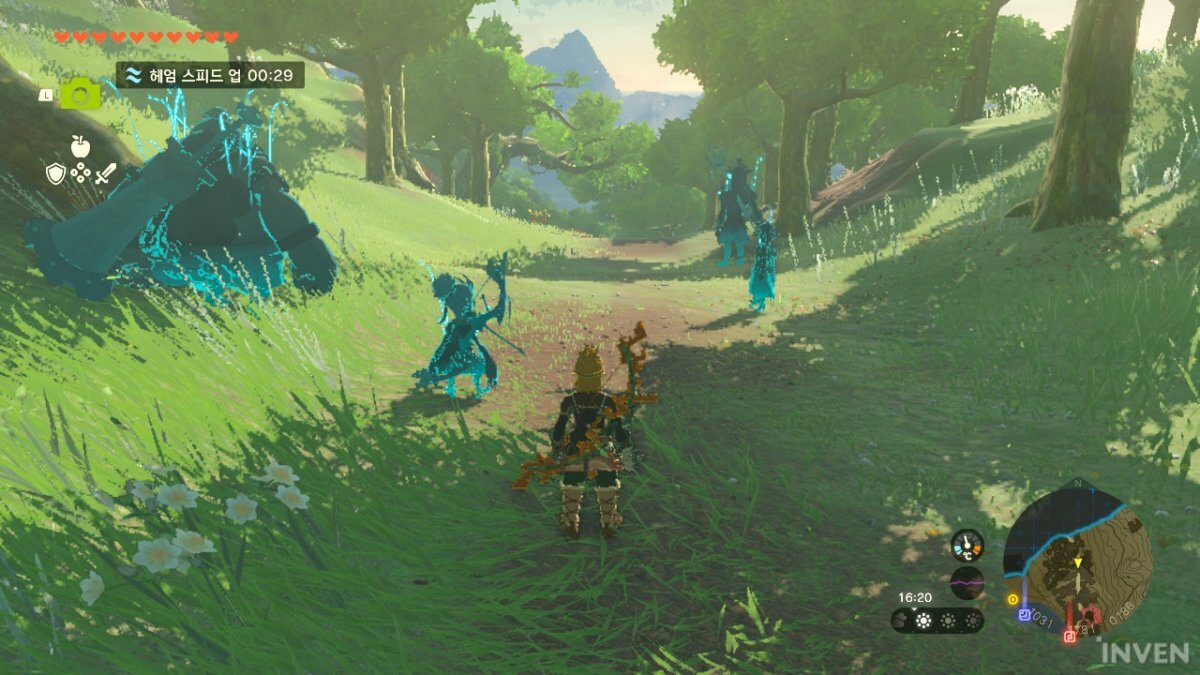The height and width of the screenshot is (675, 1200).
Task: Click the blue shrine marker on minimap
Action: coord(1024,615)
